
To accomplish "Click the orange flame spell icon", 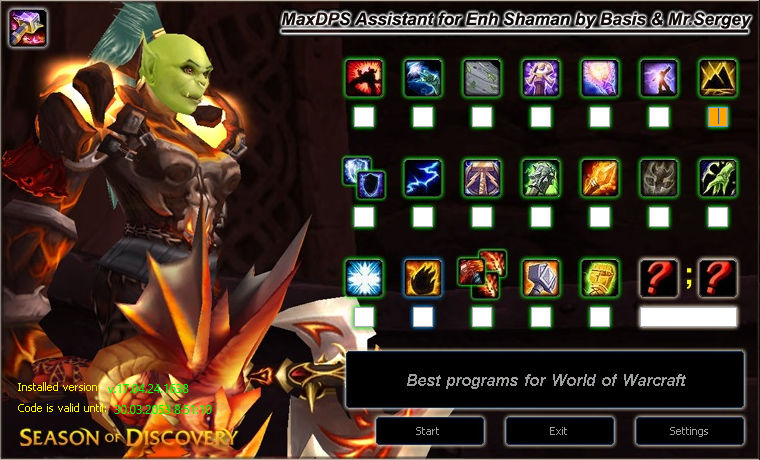I will coord(423,277).
